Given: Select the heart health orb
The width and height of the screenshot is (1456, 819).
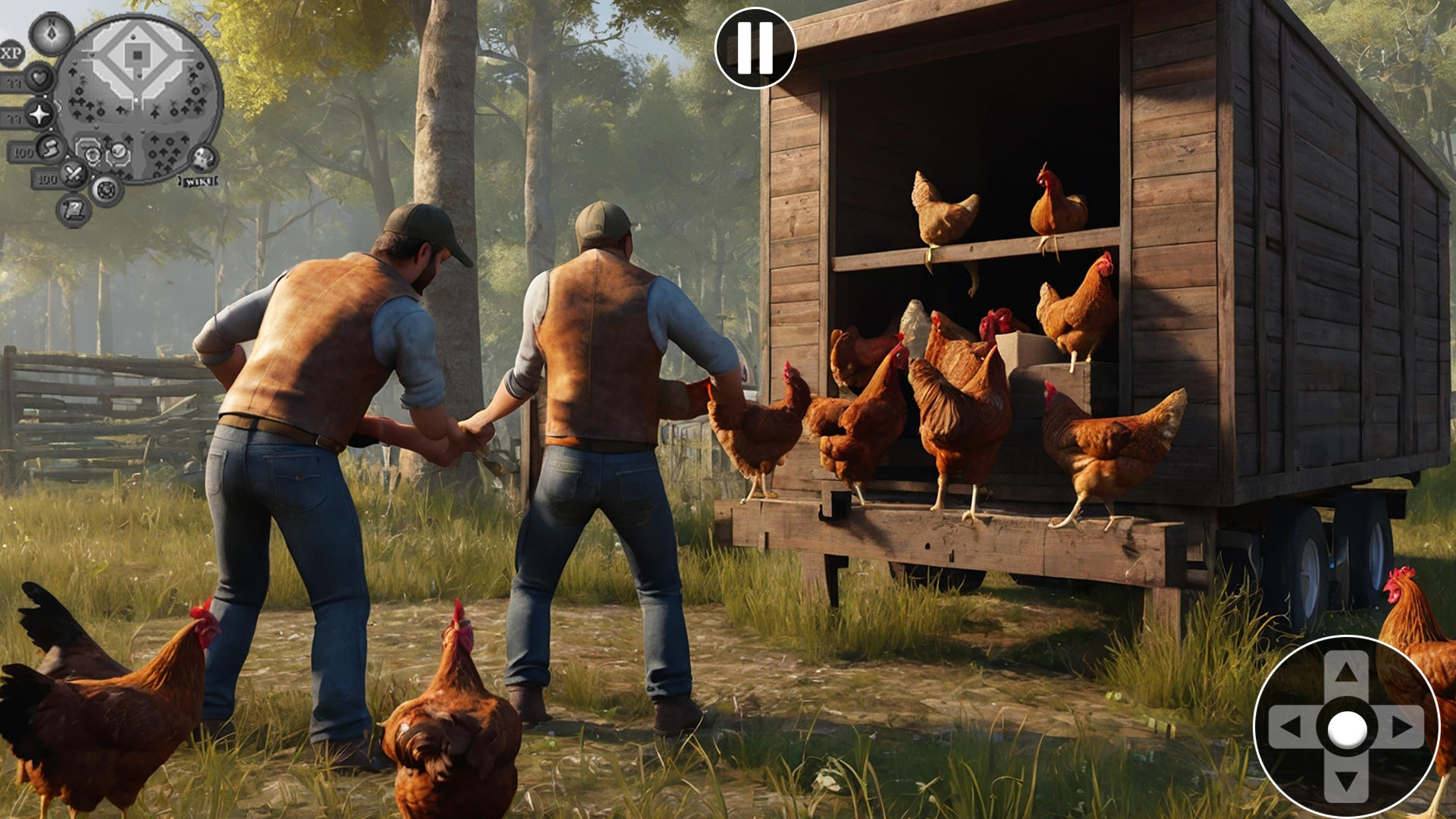Looking at the screenshot, I should click(39, 80).
